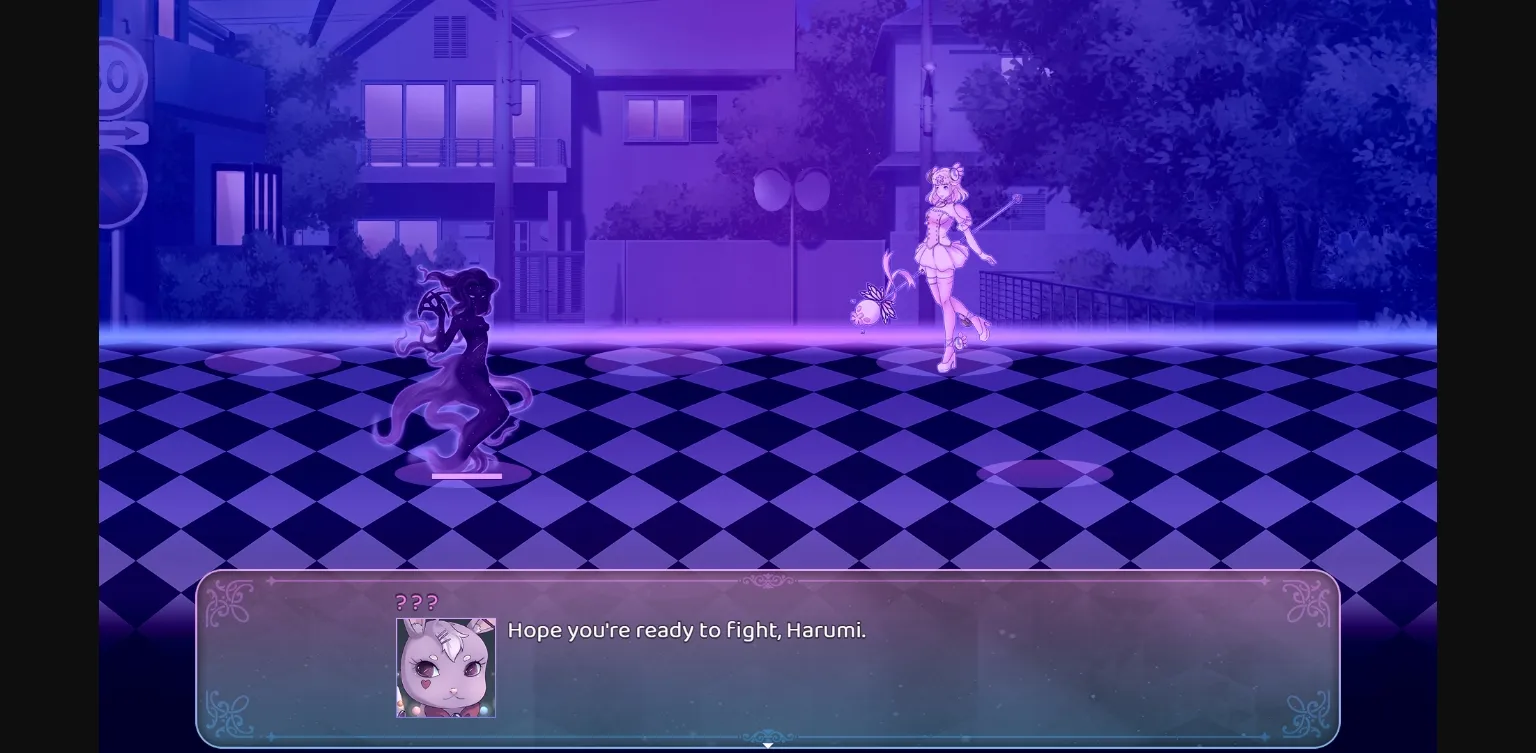Click the traffic light pole near Harumi
Viewport: 1536px width, 753px height.
(x=793, y=250)
